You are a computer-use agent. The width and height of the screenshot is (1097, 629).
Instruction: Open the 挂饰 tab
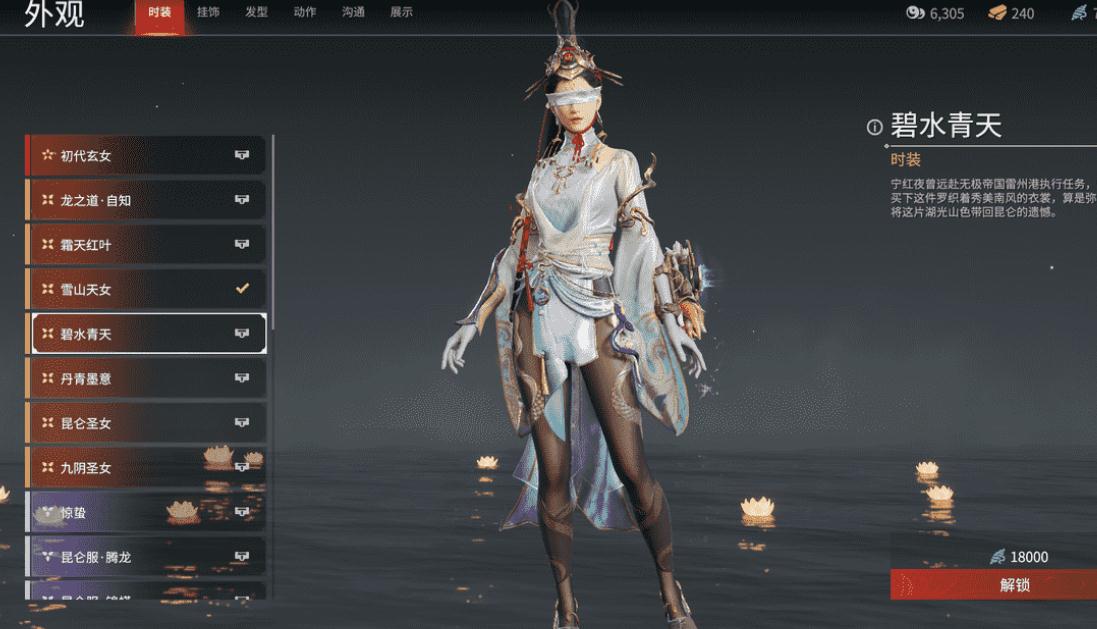tap(208, 13)
